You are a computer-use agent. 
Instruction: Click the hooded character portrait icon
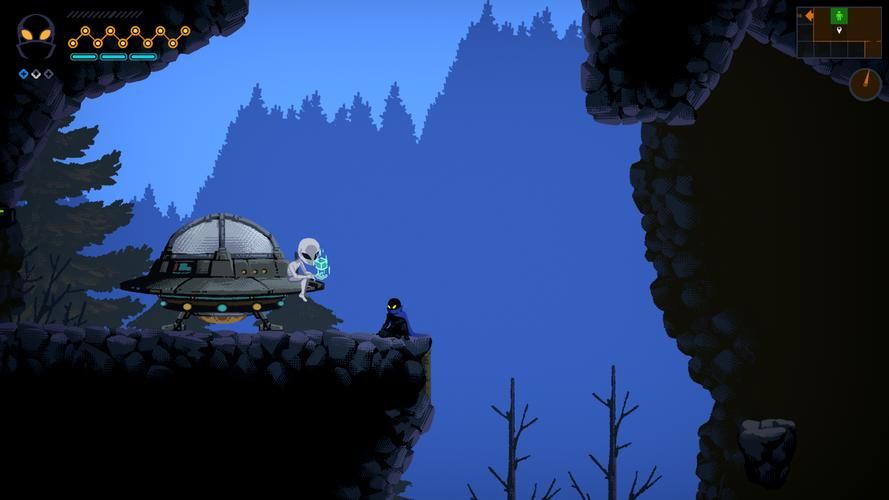36,37
